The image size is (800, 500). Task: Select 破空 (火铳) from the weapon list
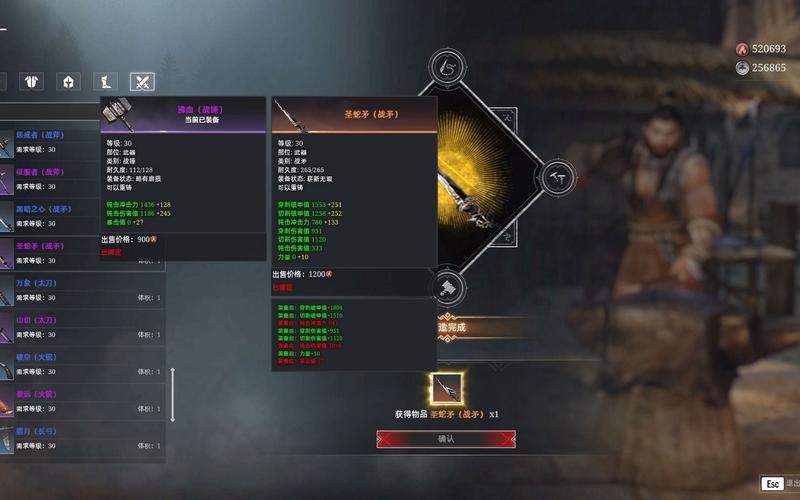[x=80, y=364]
